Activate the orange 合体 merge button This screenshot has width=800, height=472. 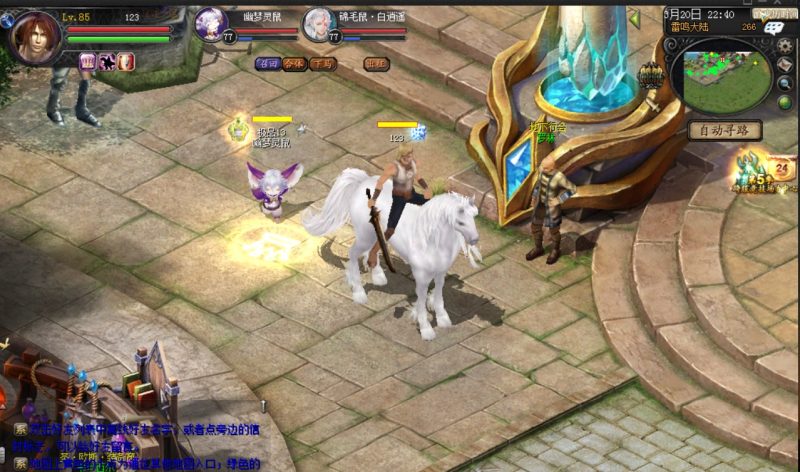pyautogui.click(x=294, y=62)
